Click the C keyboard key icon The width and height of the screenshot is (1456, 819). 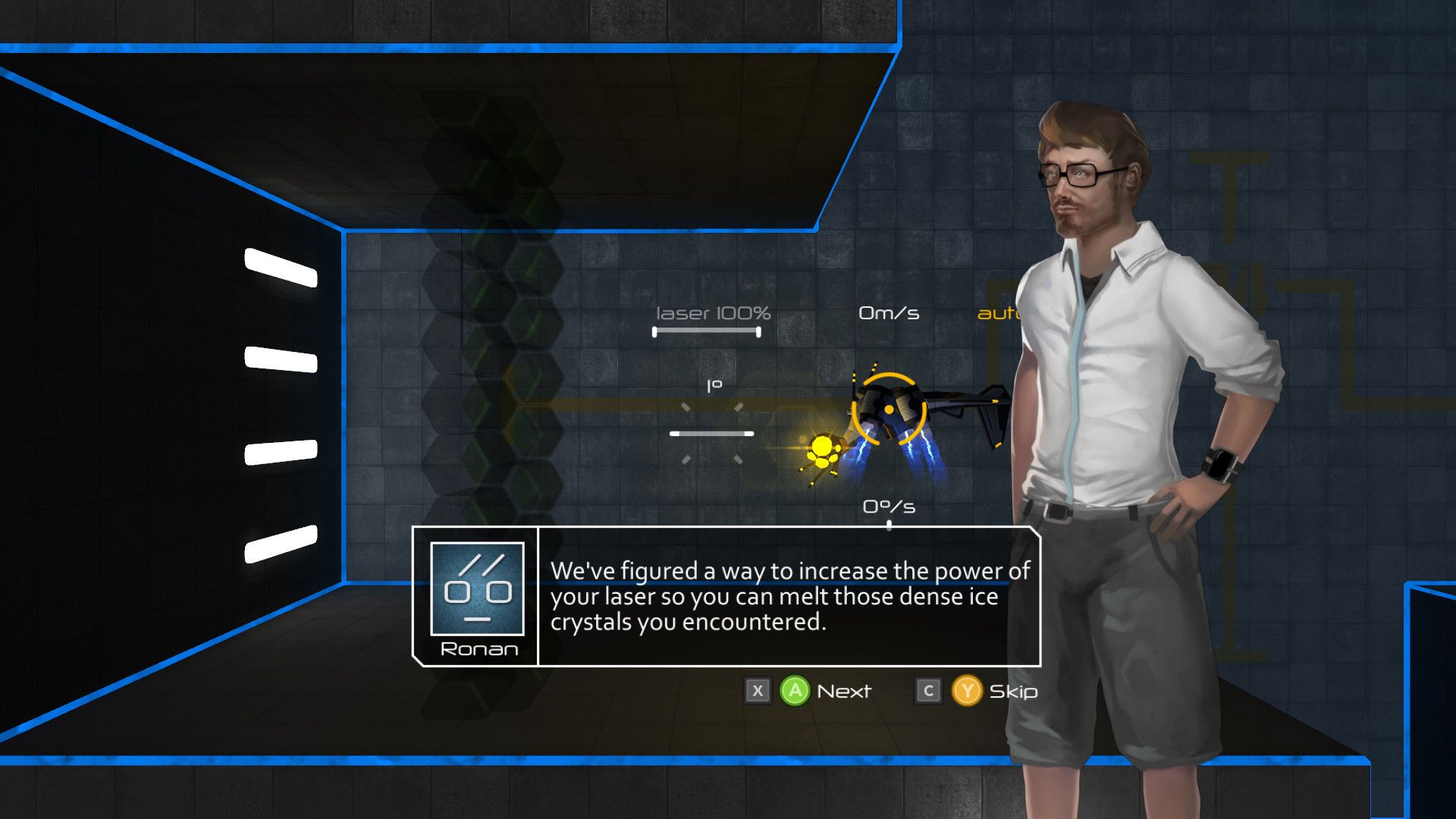[x=927, y=691]
